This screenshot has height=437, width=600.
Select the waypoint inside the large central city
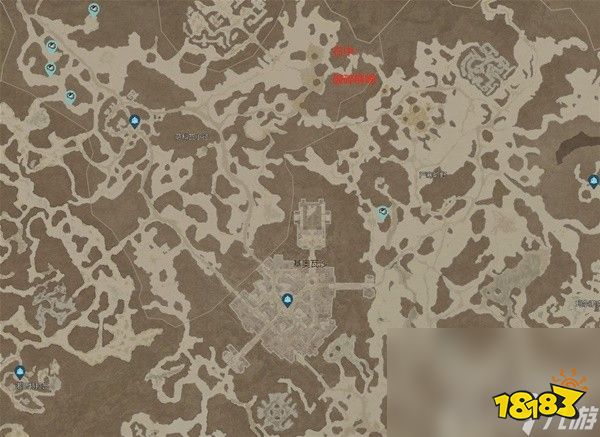coord(286,298)
